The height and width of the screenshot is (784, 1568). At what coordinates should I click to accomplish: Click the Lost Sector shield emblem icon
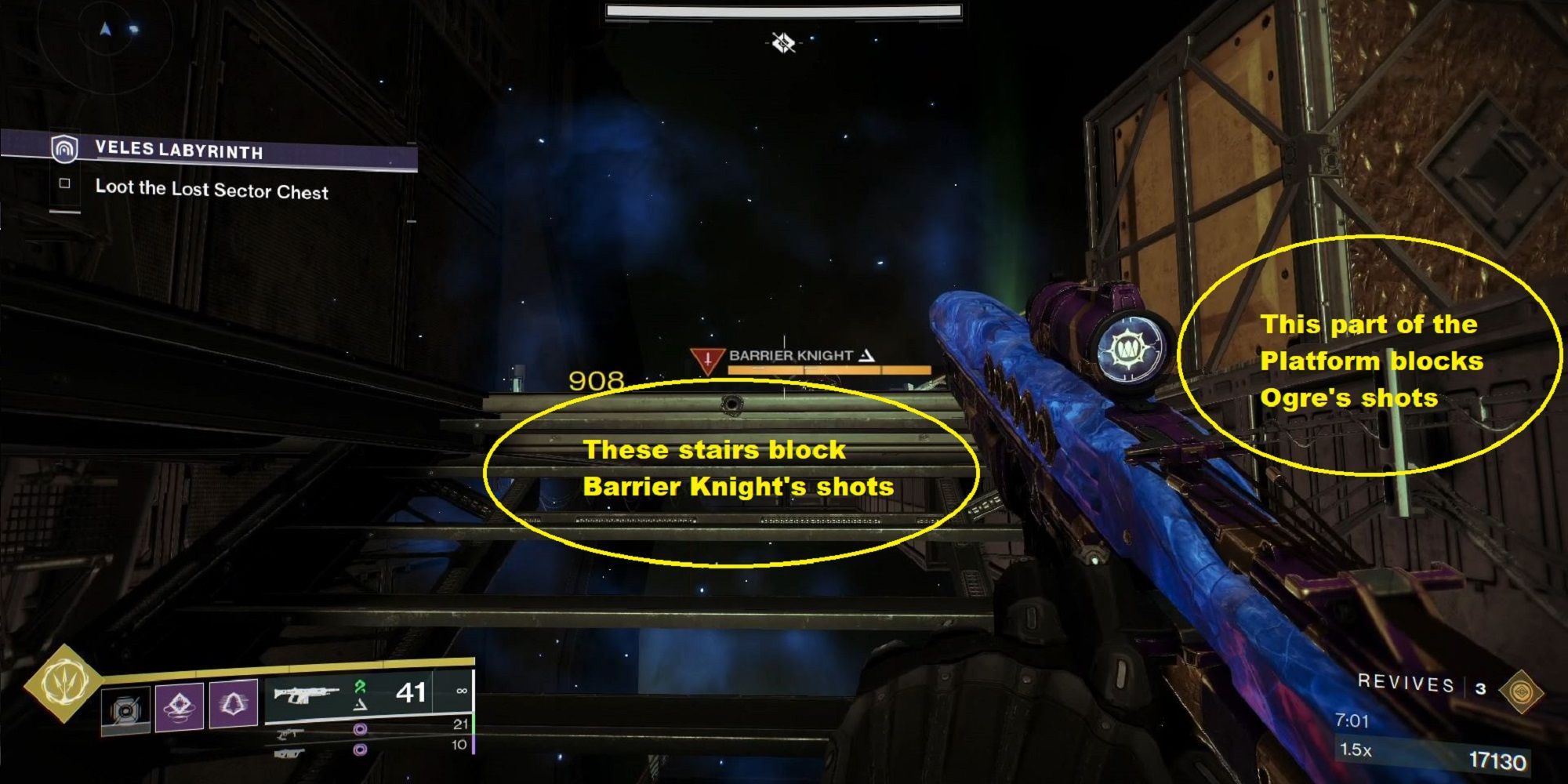click(64, 147)
